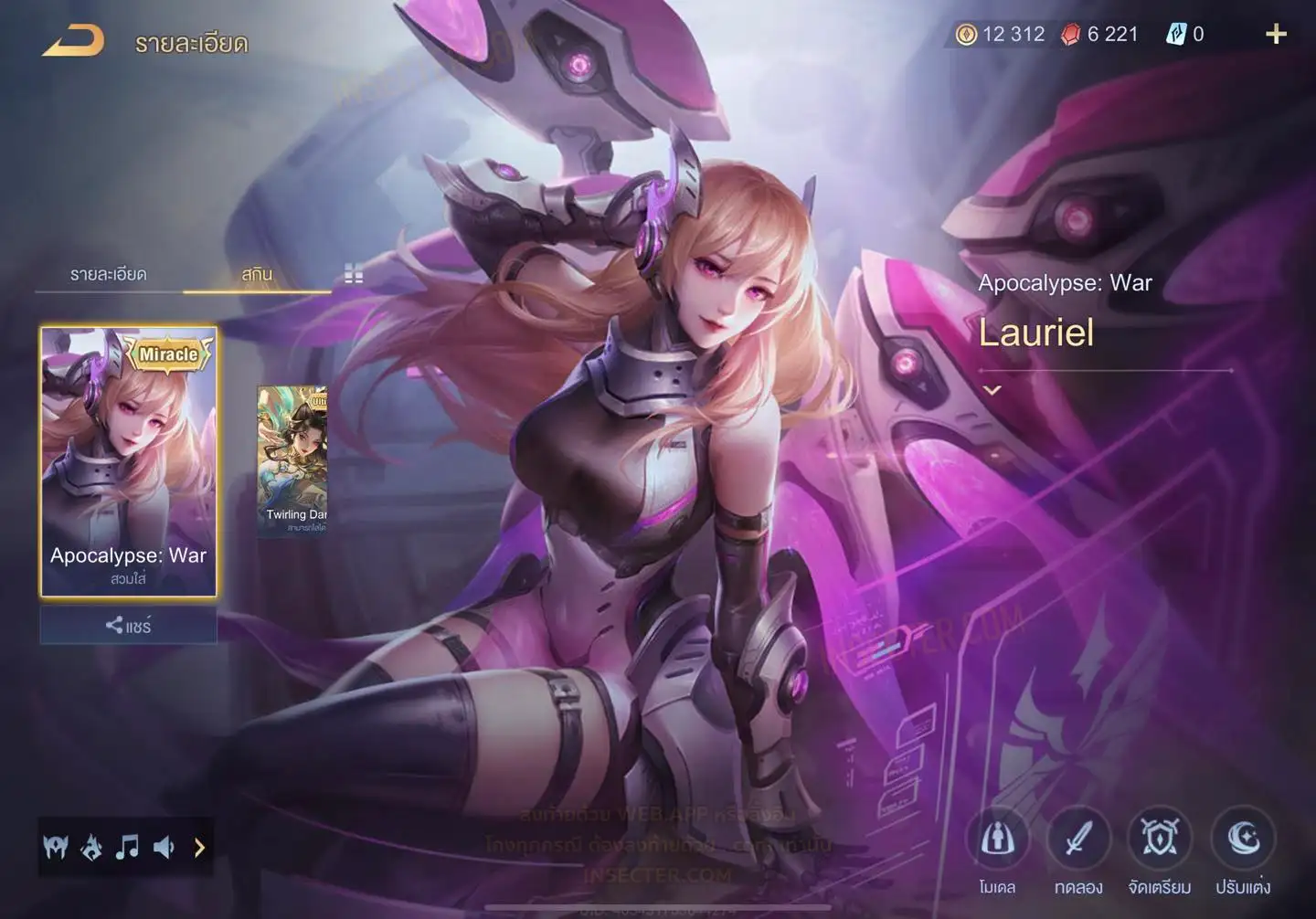Click the horned mask effect icon
The image size is (1316, 919).
click(56, 848)
